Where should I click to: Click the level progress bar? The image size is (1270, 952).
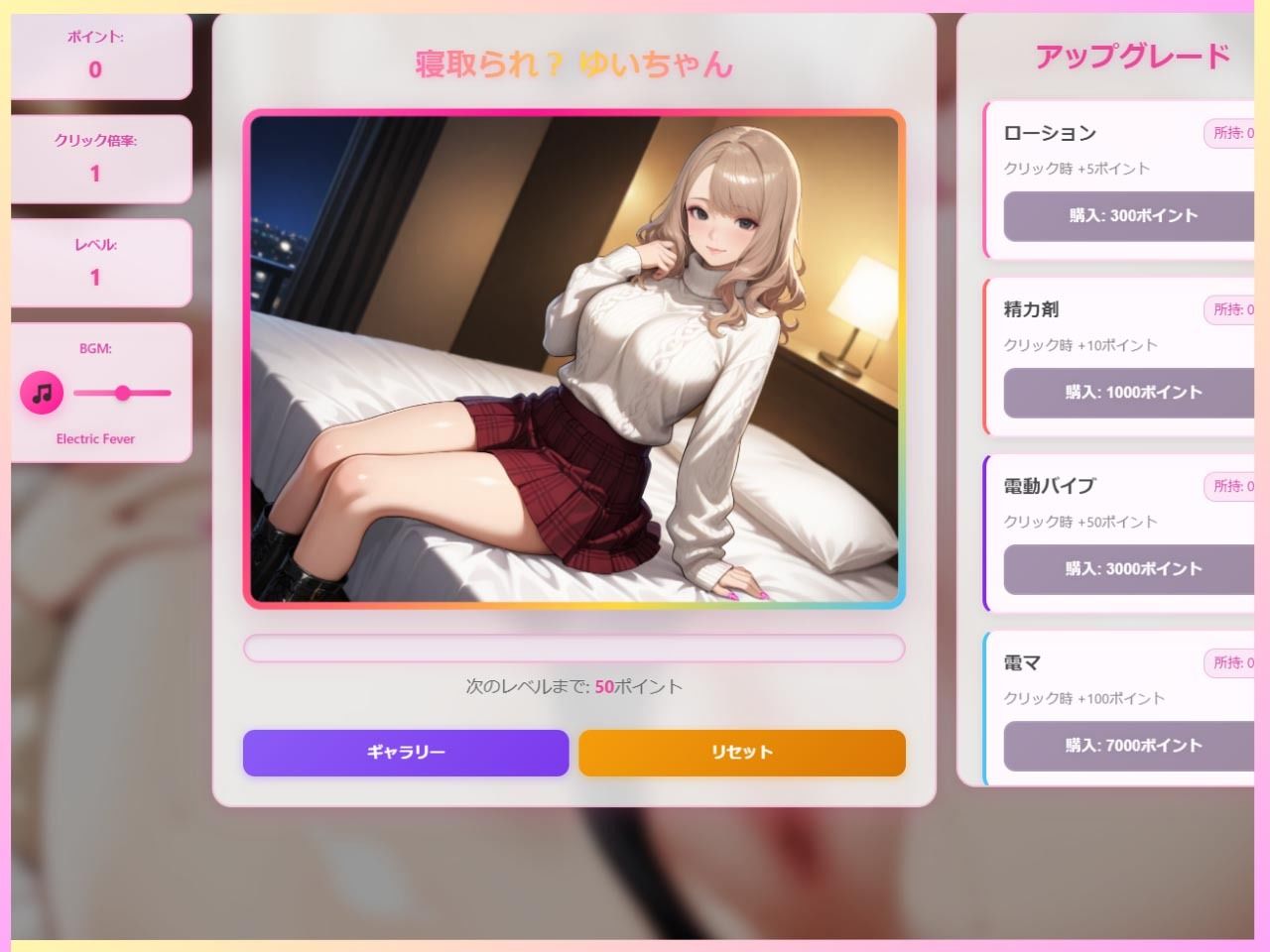click(x=574, y=648)
